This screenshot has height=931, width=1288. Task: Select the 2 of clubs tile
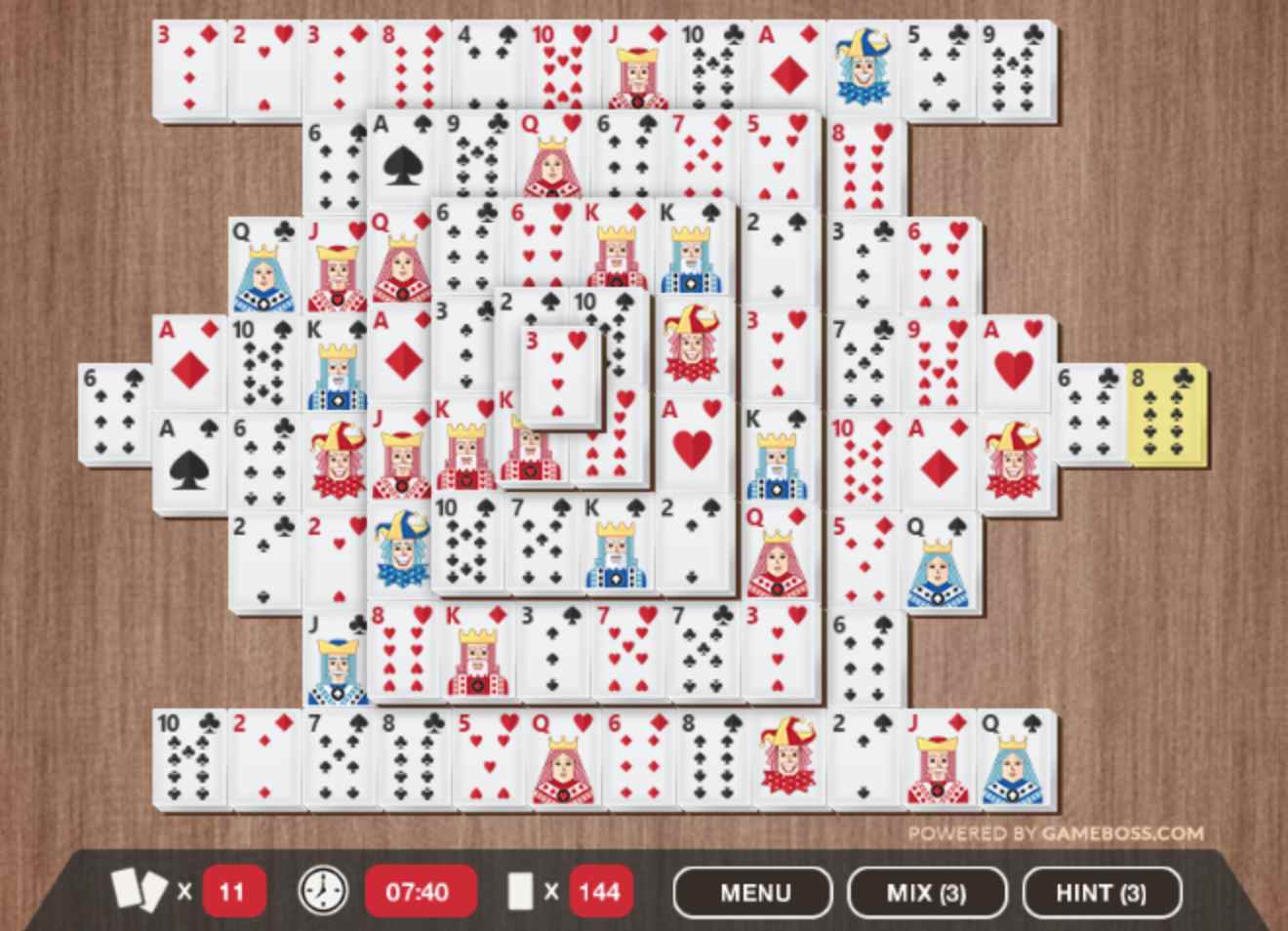pyautogui.click(x=263, y=558)
